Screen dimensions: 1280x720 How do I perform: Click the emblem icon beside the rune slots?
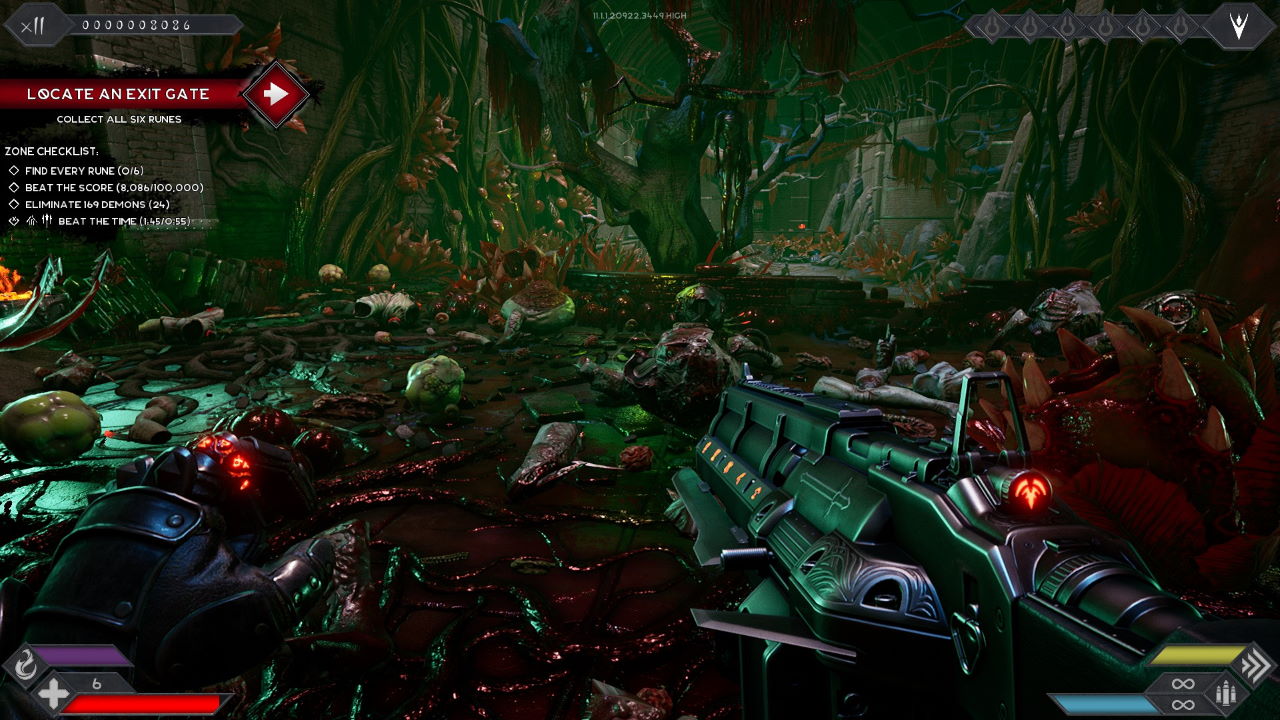tap(1239, 26)
